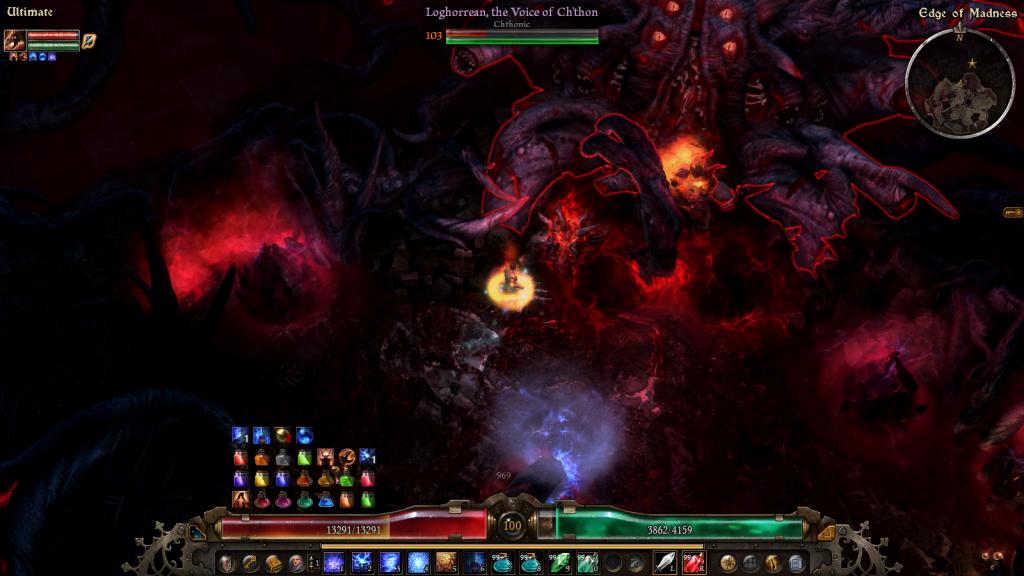Click the horned demon buff icon
The height and width of the screenshot is (576, 1024).
pyautogui.click(x=327, y=457)
